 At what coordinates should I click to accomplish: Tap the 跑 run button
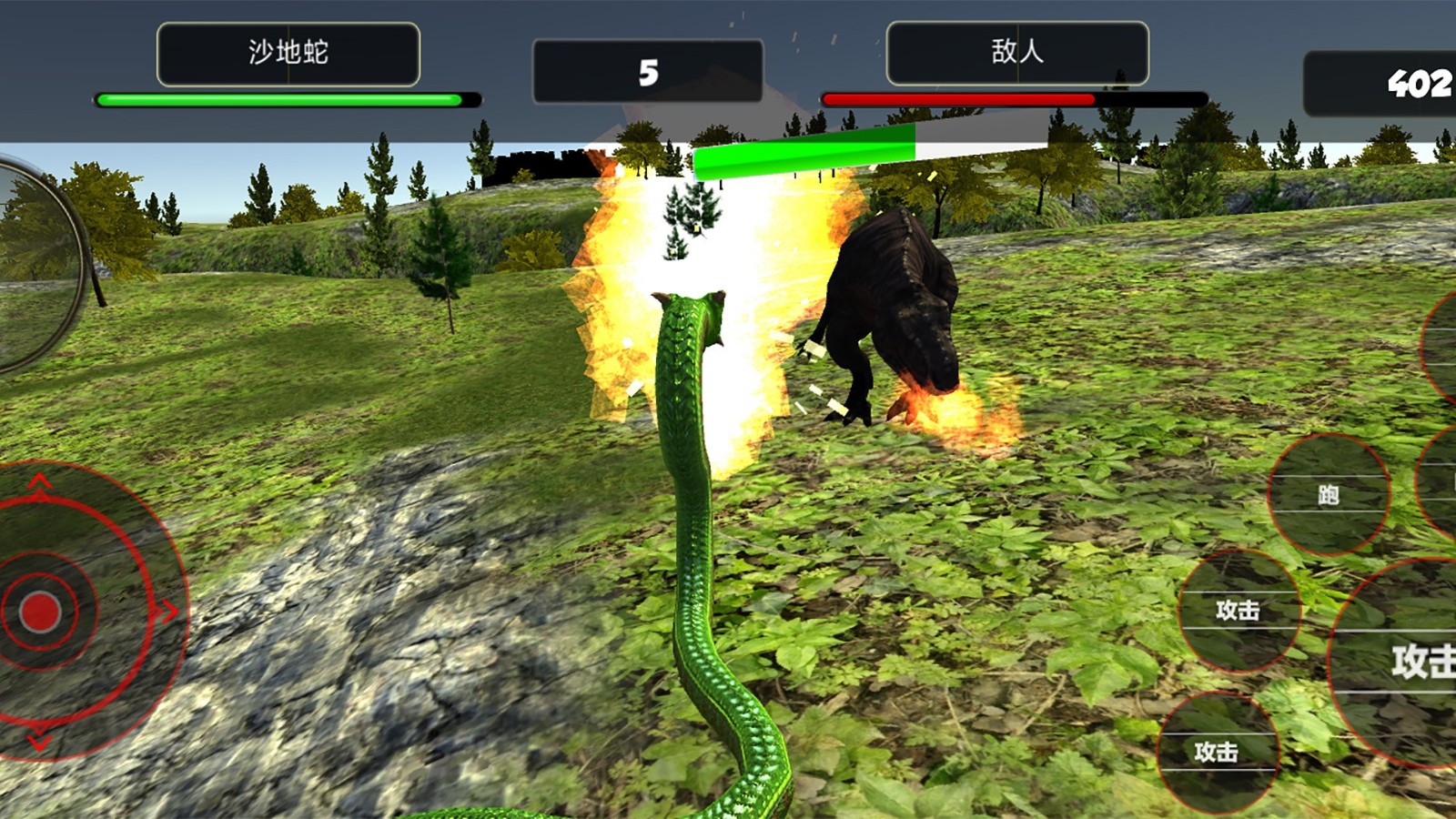pyautogui.click(x=1328, y=495)
